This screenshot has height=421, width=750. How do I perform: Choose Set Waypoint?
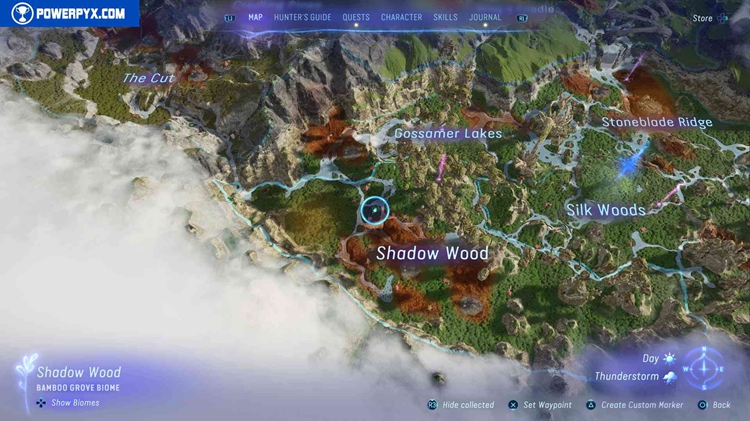pos(546,405)
